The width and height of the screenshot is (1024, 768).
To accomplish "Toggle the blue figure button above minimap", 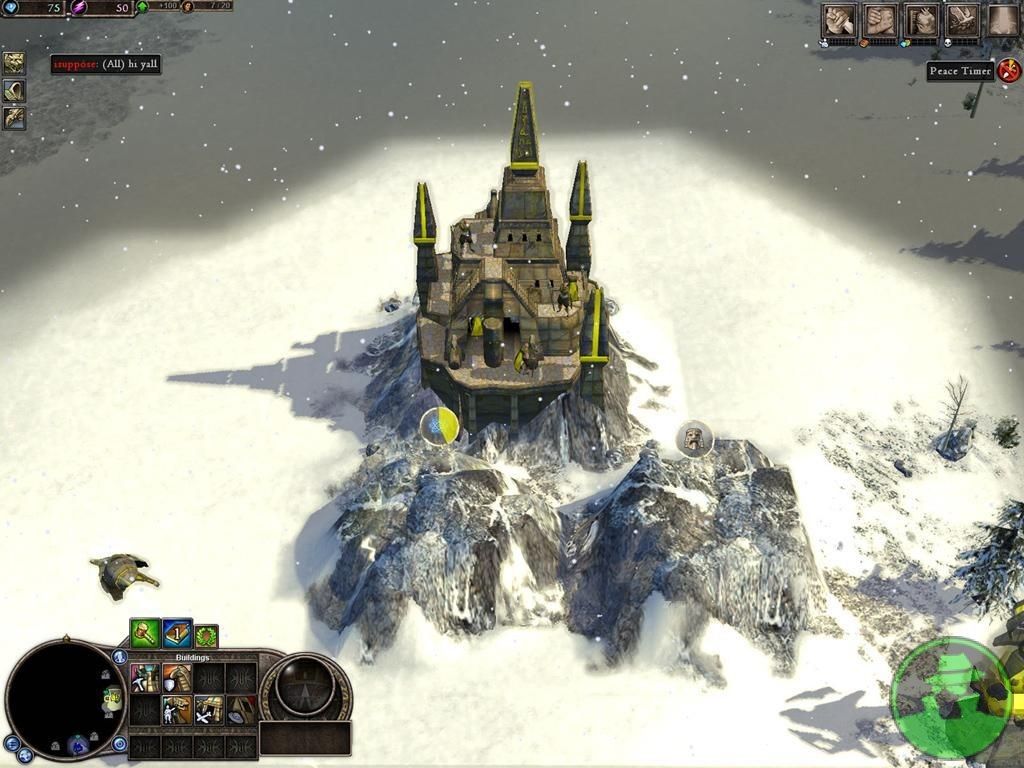I will (119, 657).
